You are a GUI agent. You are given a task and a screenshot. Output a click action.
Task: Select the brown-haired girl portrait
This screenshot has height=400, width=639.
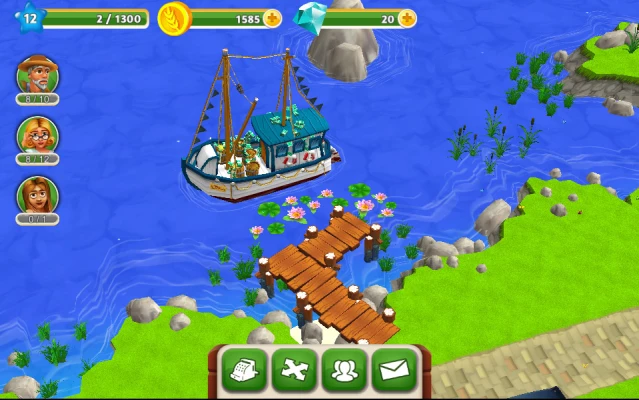(x=37, y=195)
